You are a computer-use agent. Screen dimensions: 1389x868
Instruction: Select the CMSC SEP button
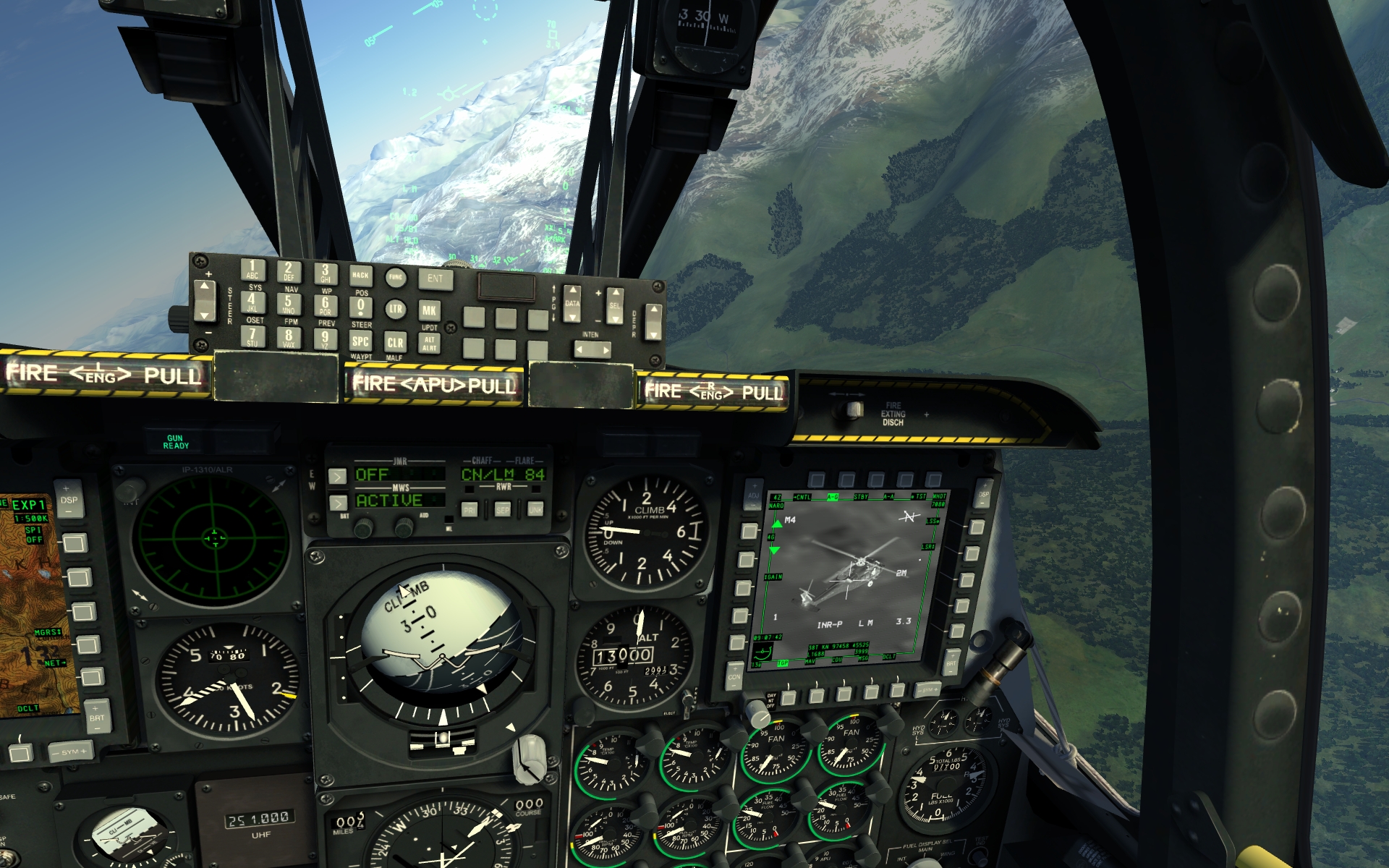502,509
